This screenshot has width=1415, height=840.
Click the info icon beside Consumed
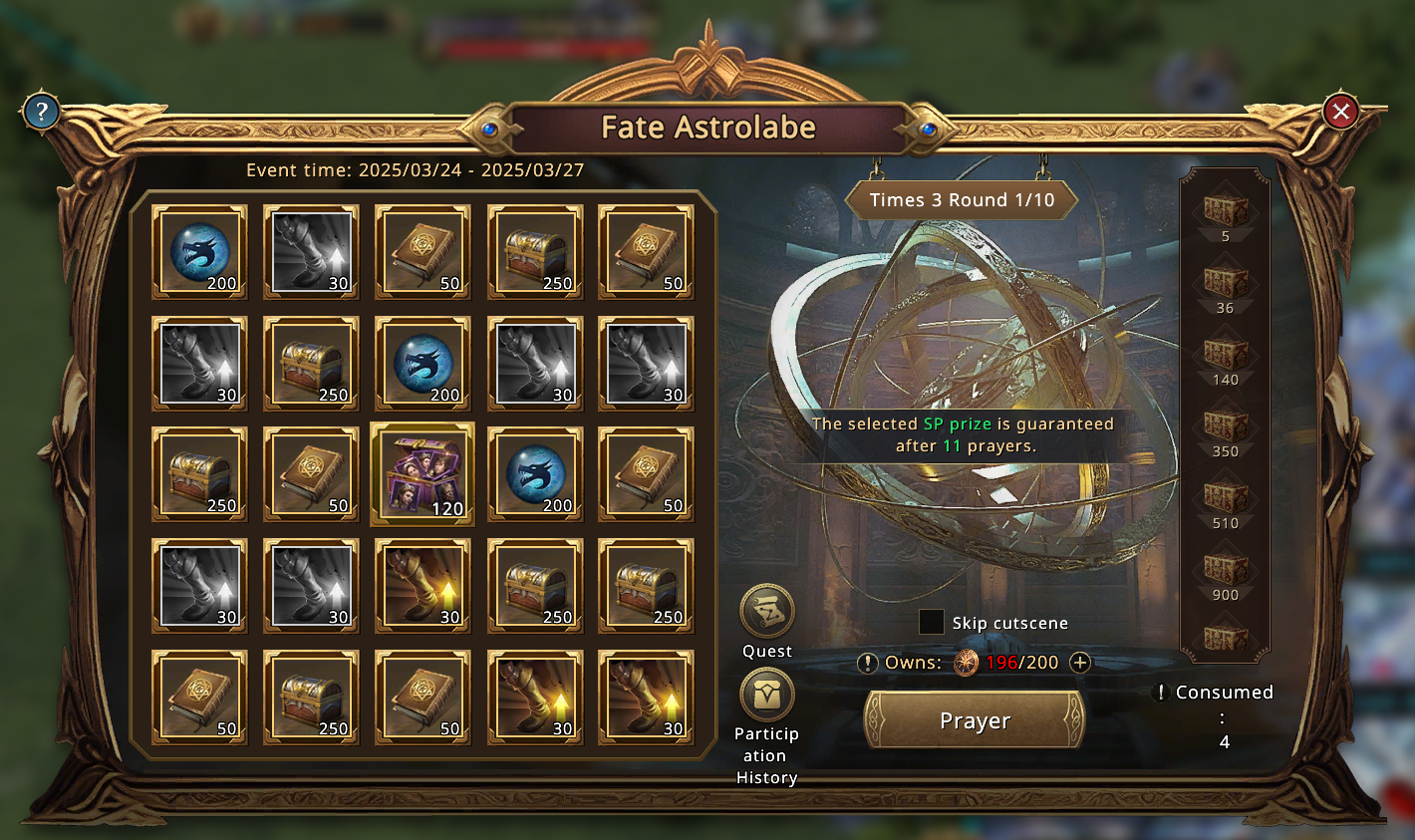(1159, 692)
